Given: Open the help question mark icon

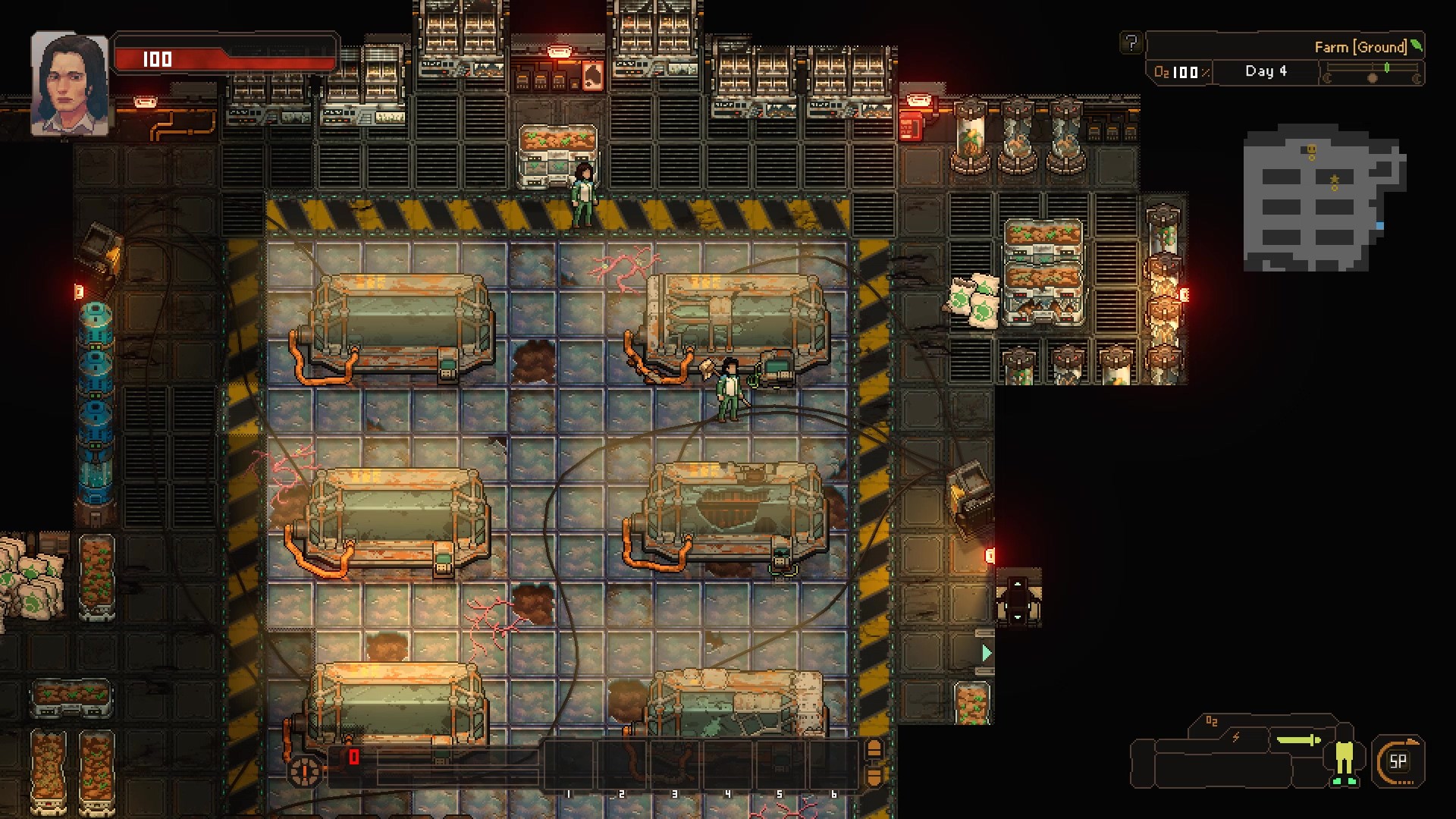Looking at the screenshot, I should [1133, 43].
